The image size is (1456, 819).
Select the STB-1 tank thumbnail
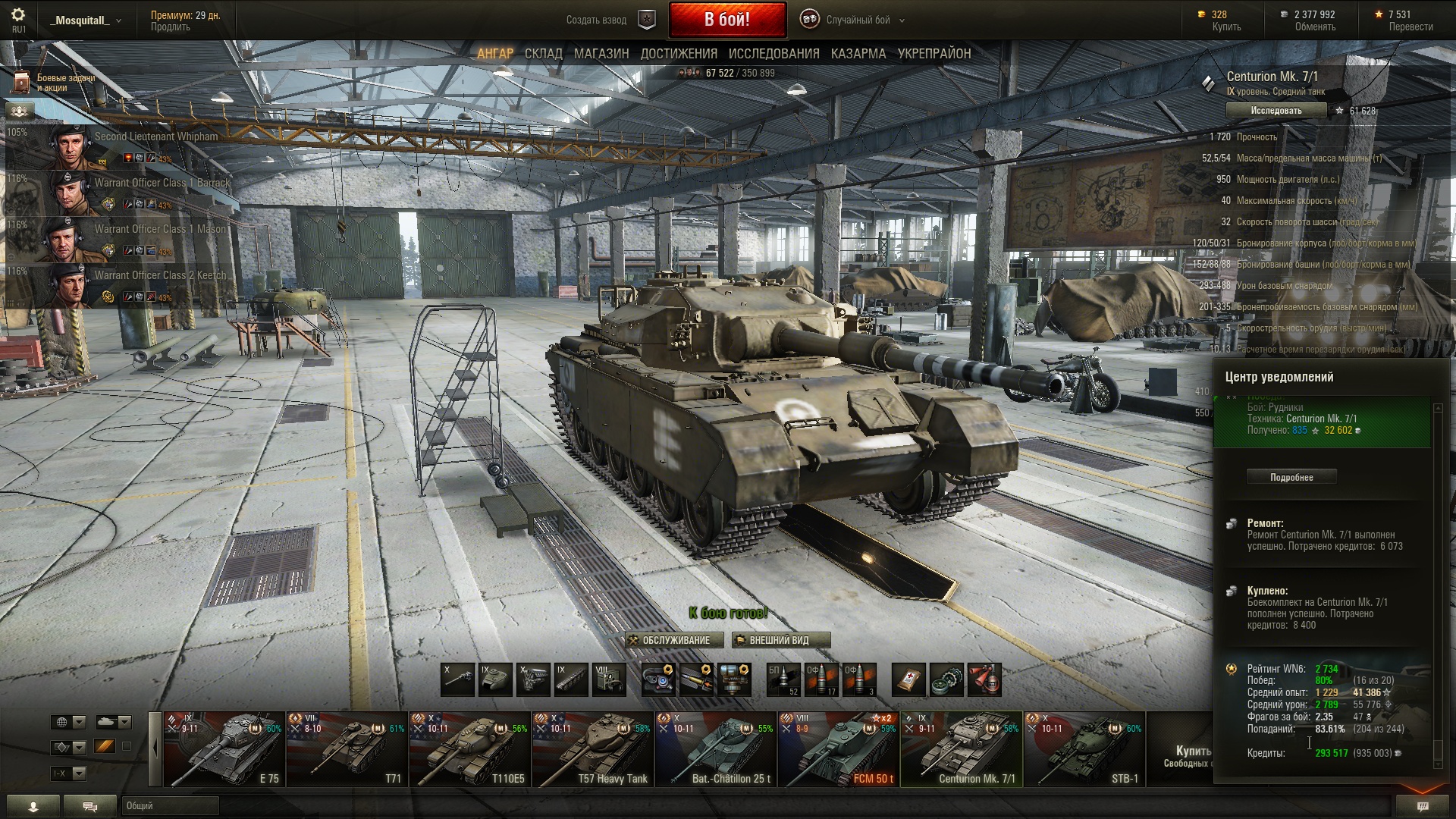point(1084,749)
